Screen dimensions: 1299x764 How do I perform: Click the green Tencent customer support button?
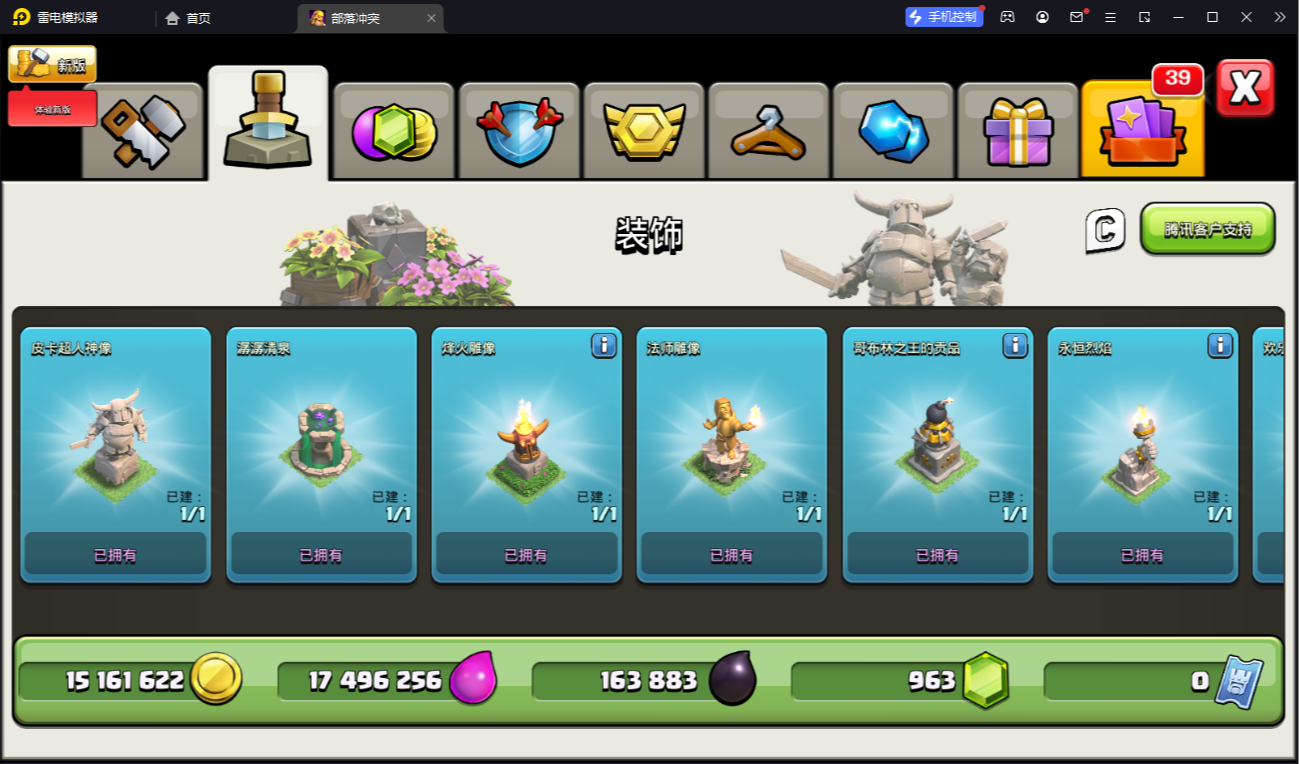click(1207, 229)
